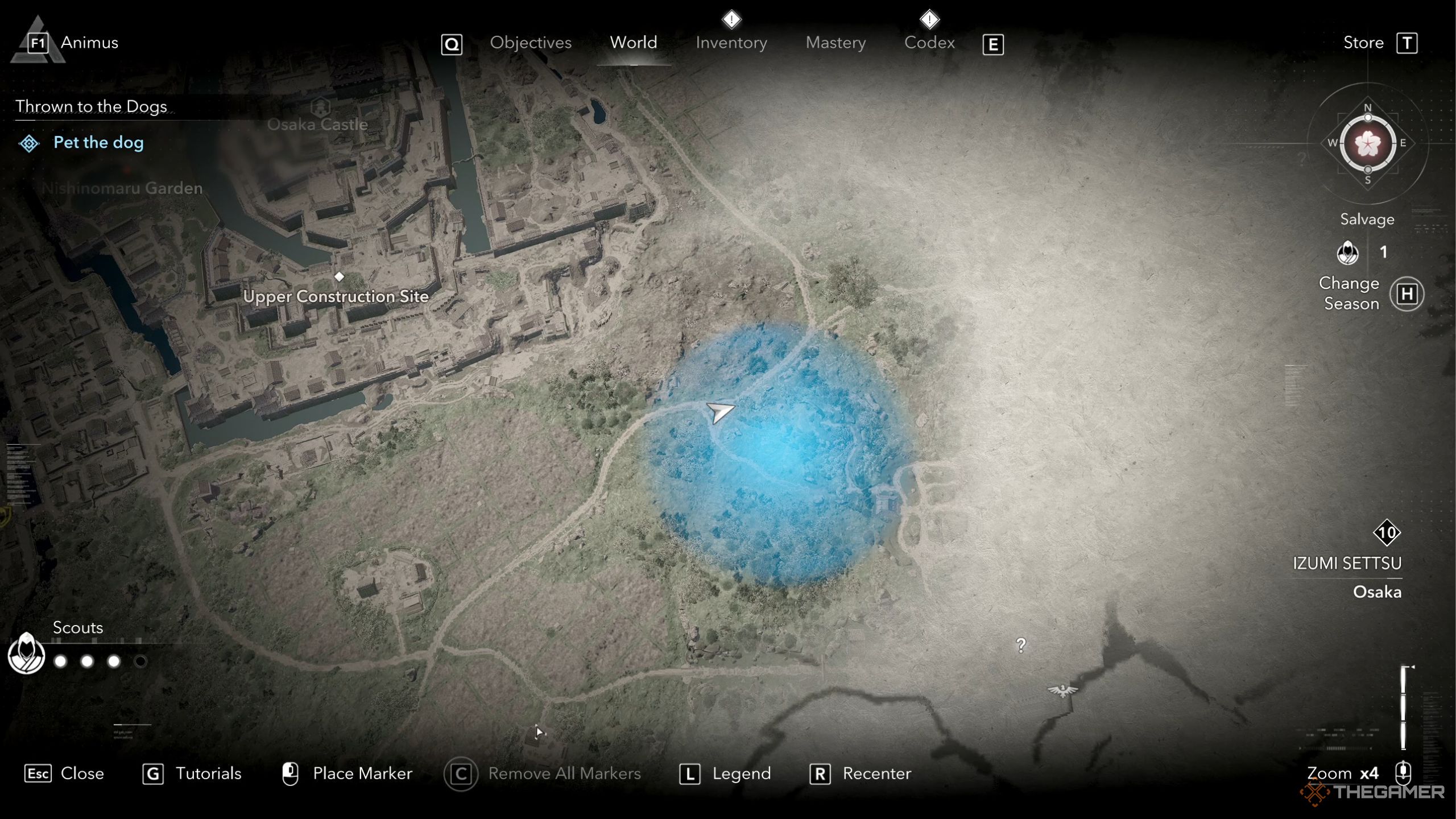Image resolution: width=1456 pixels, height=819 pixels.
Task: Click the blue quest search area
Action: [x=779, y=455]
